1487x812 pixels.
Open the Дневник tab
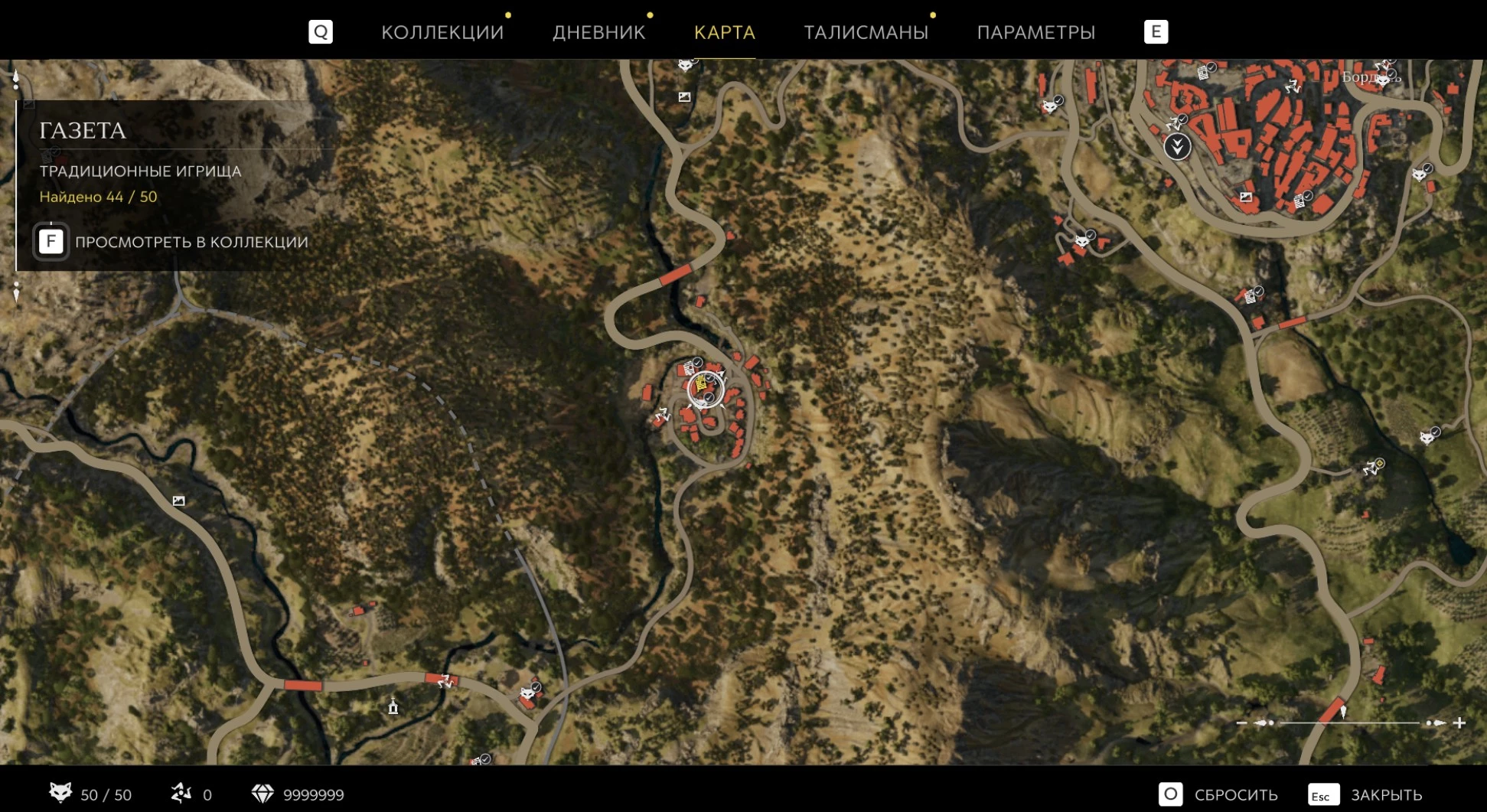598,32
